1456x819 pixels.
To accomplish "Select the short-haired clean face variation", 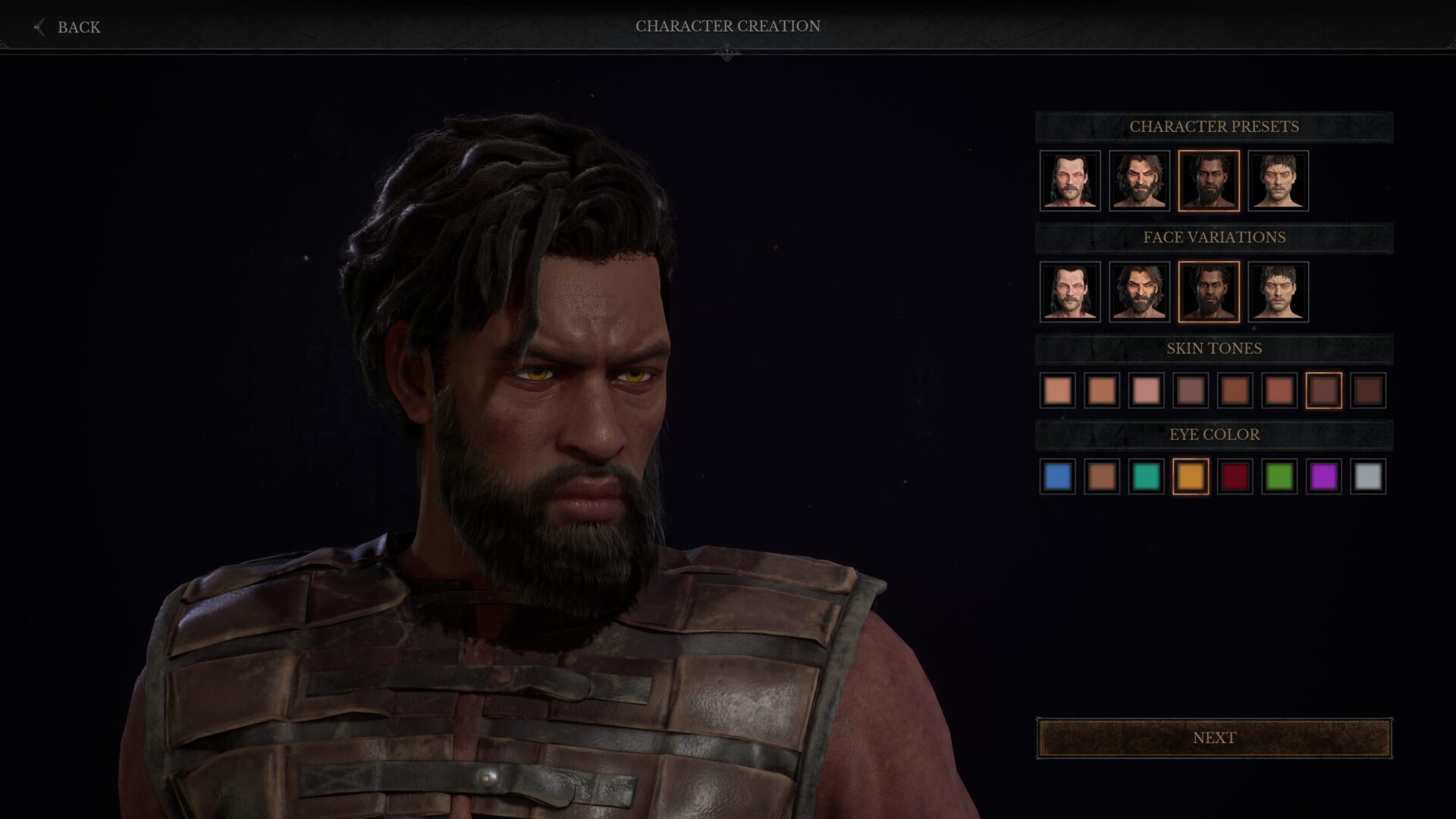I will (x=1278, y=292).
